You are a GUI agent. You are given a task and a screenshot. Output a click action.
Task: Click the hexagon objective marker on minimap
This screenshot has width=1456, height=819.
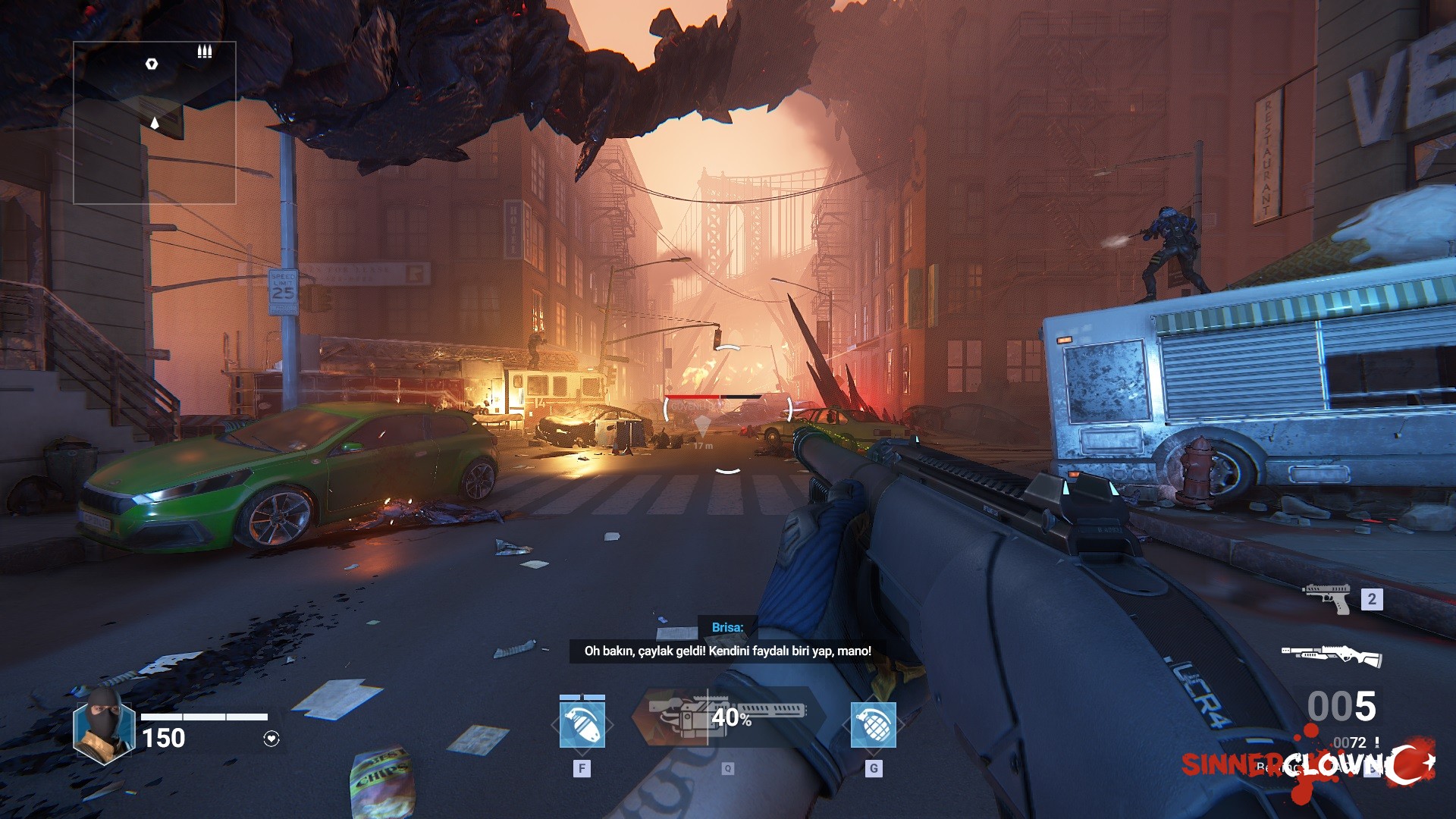152,64
